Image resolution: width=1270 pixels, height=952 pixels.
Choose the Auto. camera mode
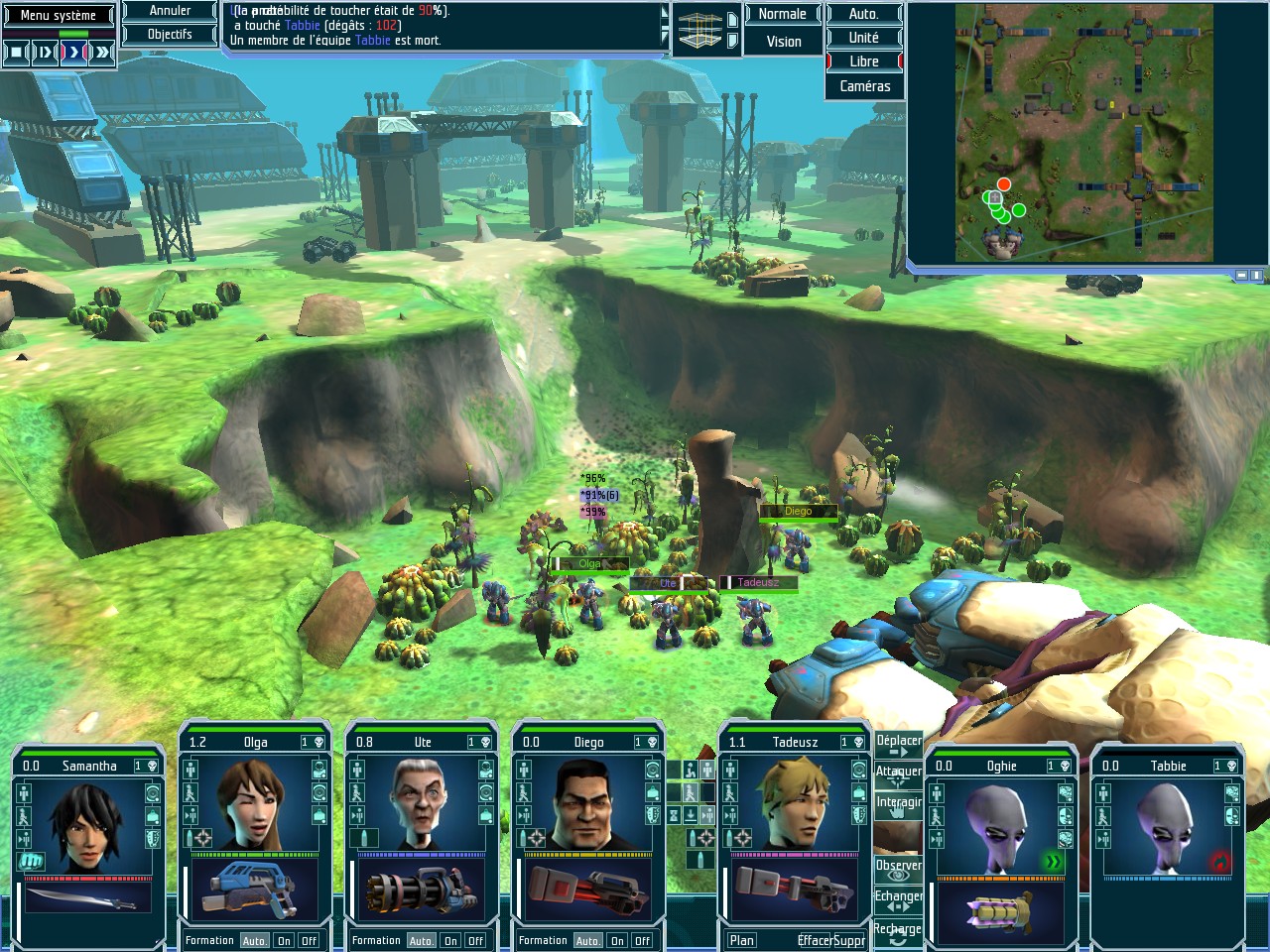863,14
